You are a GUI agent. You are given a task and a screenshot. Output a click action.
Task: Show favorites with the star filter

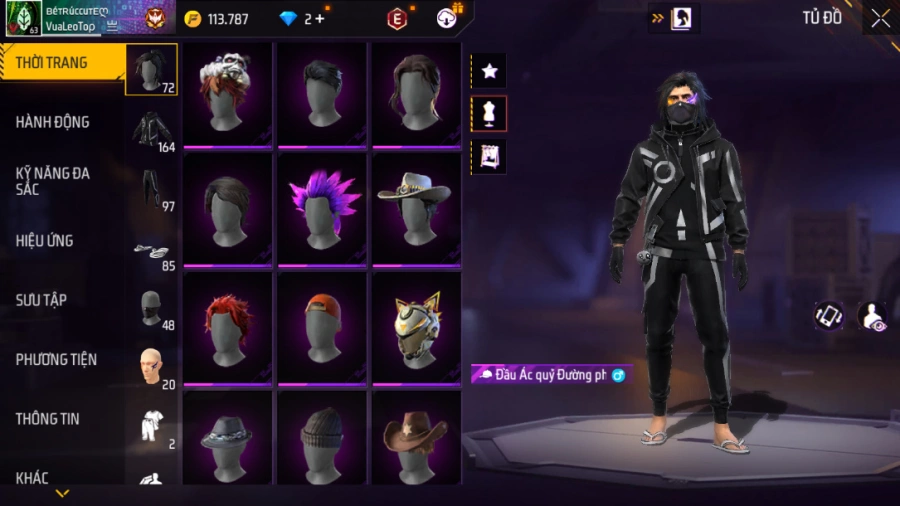(x=489, y=71)
